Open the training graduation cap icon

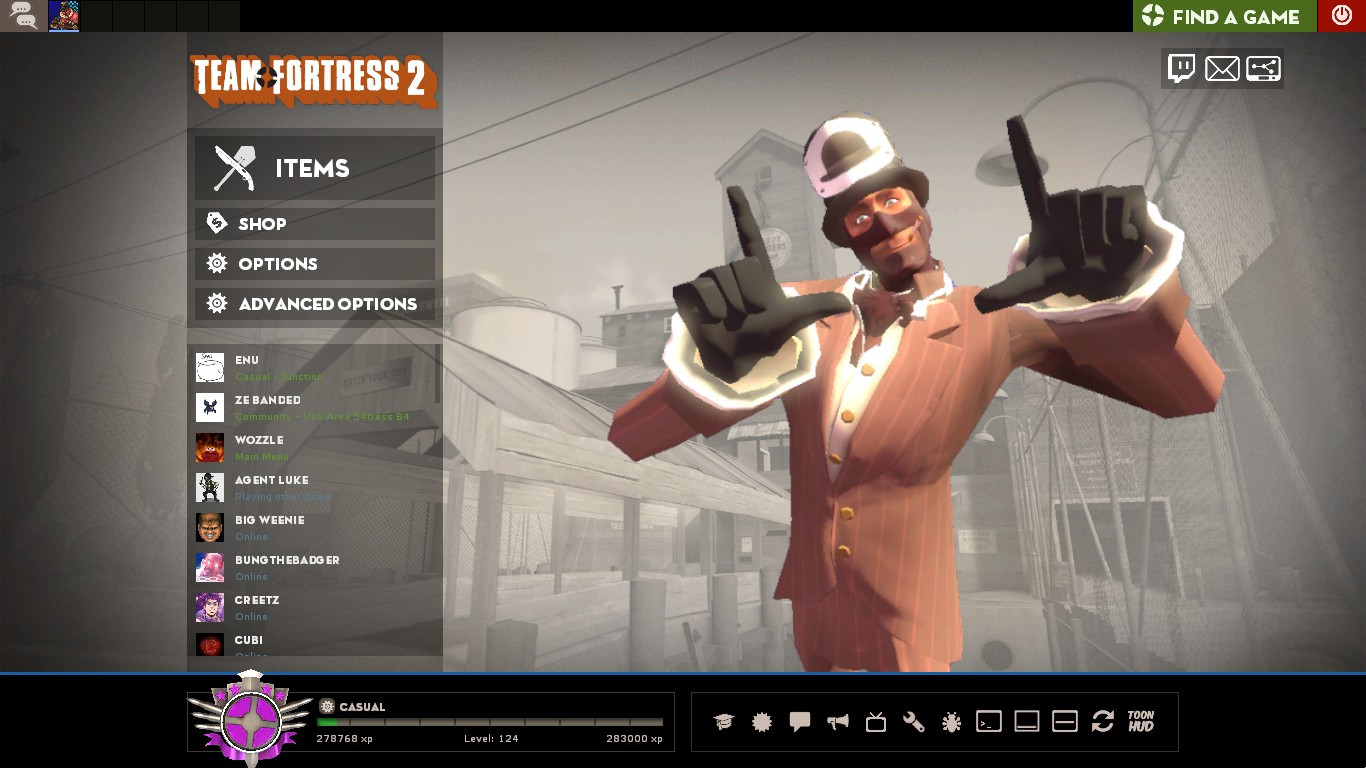723,721
